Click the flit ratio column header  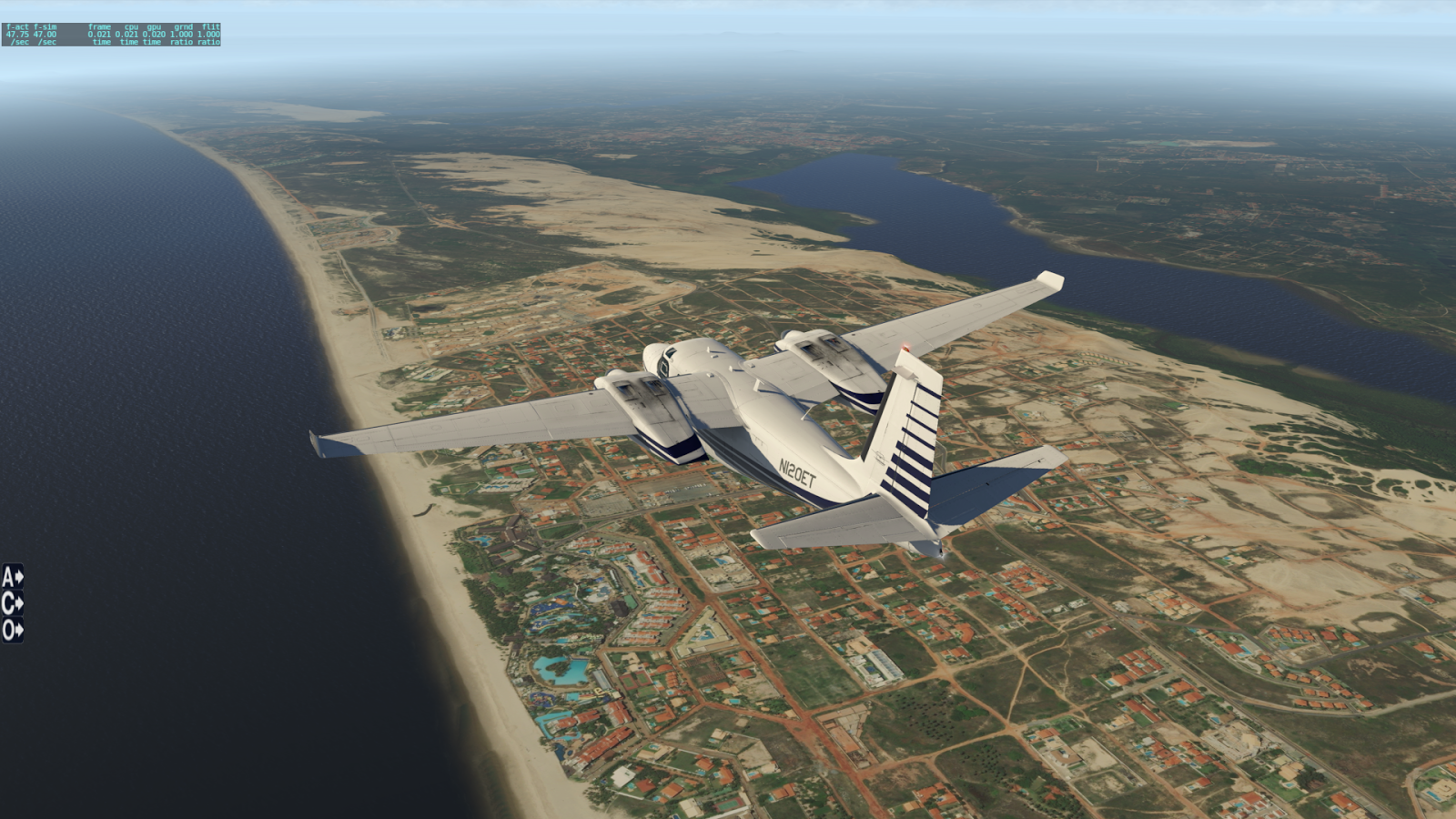click(209, 26)
